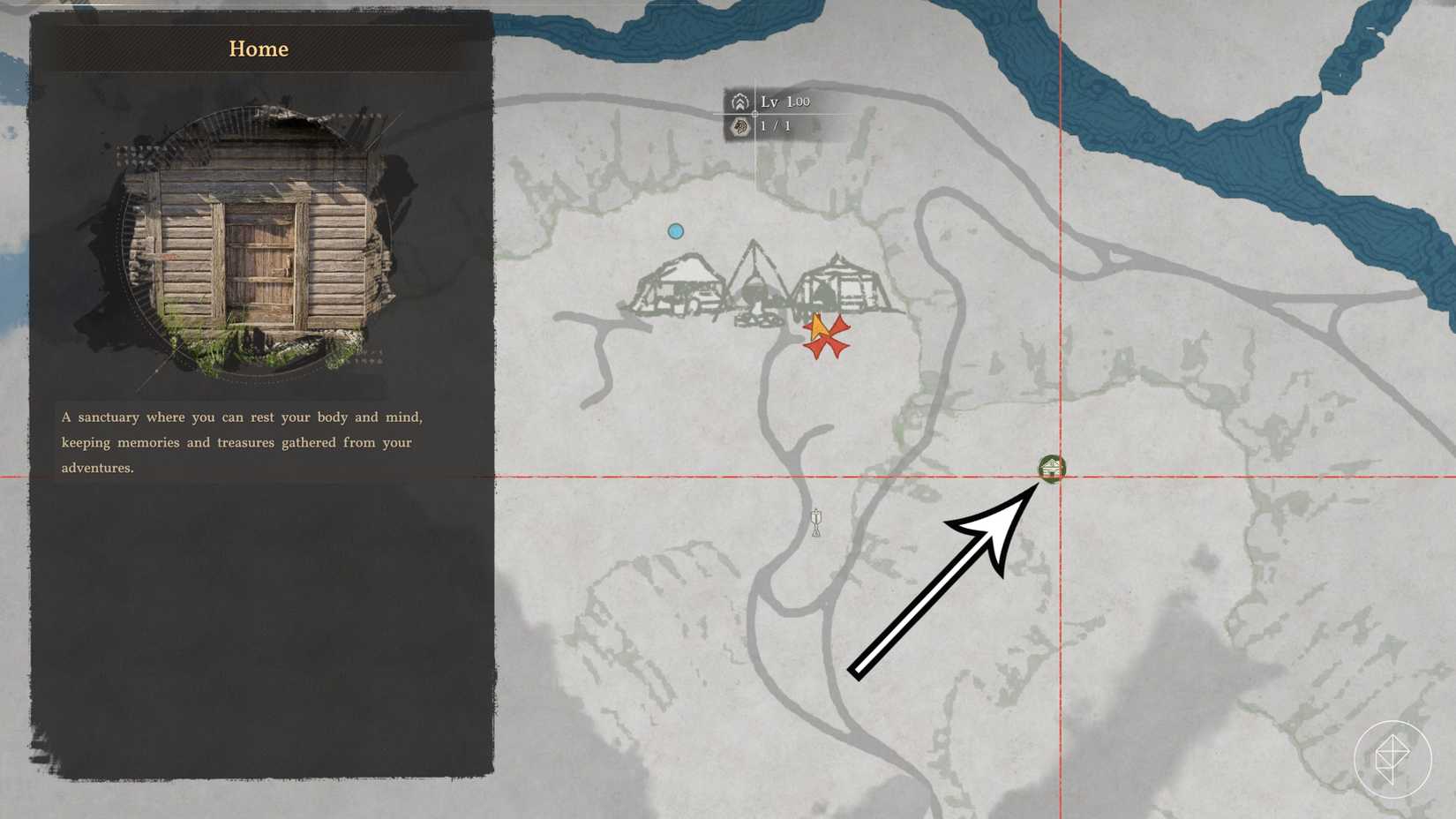Viewport: 1456px width, 819px height.
Task: Open the geometric compass emblem in bottom-right corner
Action: click(x=1397, y=760)
